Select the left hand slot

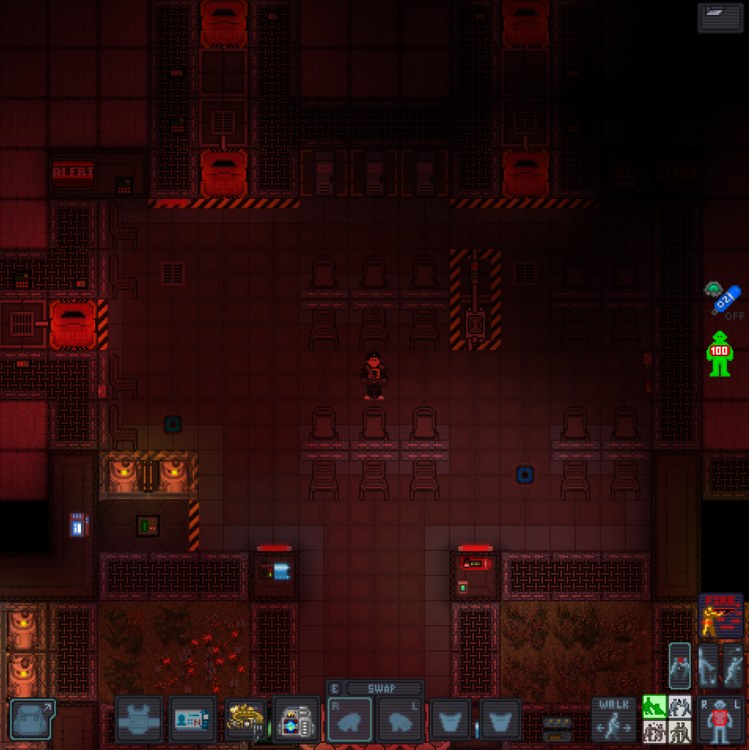pos(402,720)
